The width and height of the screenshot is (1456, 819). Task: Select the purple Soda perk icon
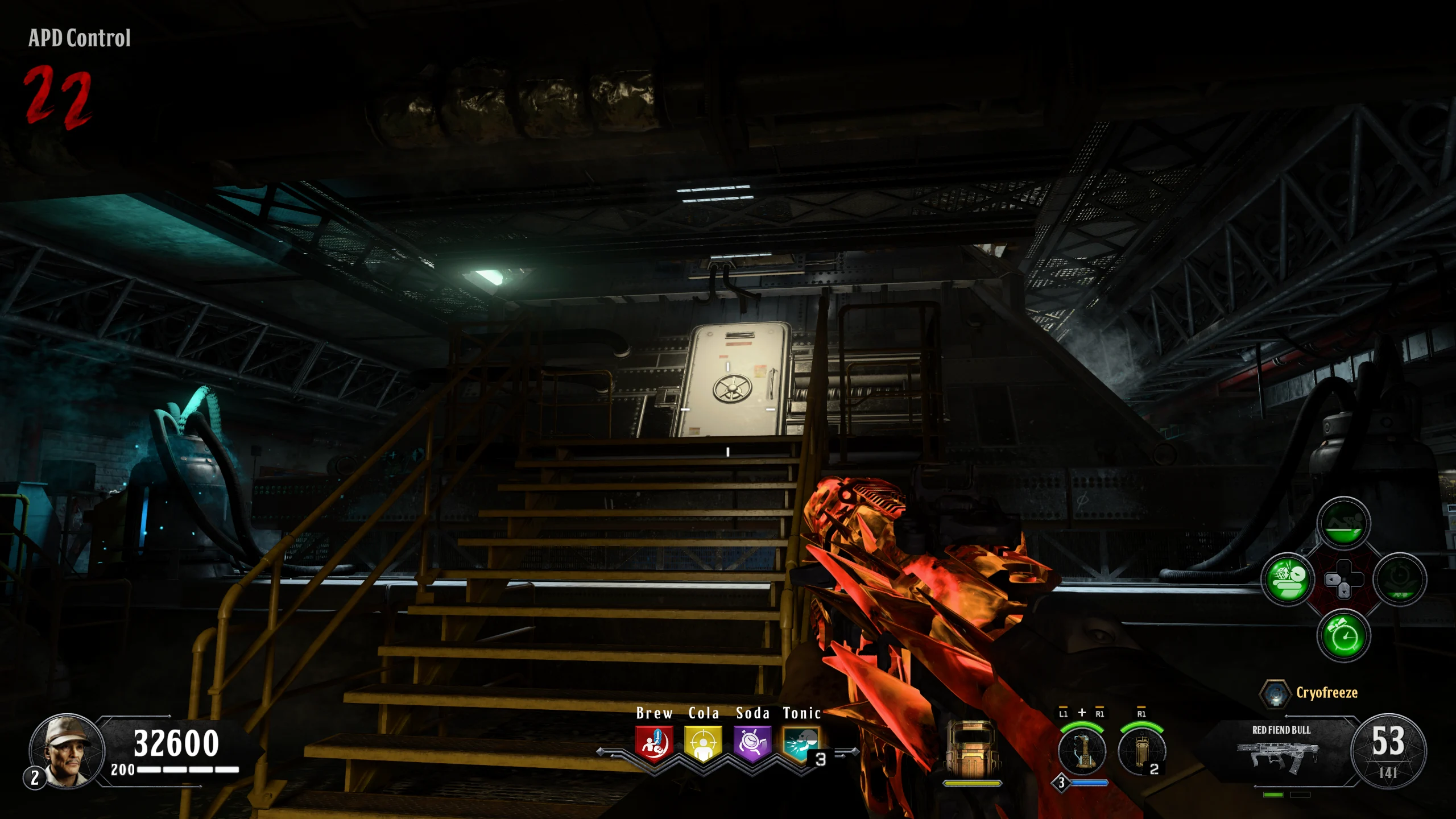click(752, 743)
